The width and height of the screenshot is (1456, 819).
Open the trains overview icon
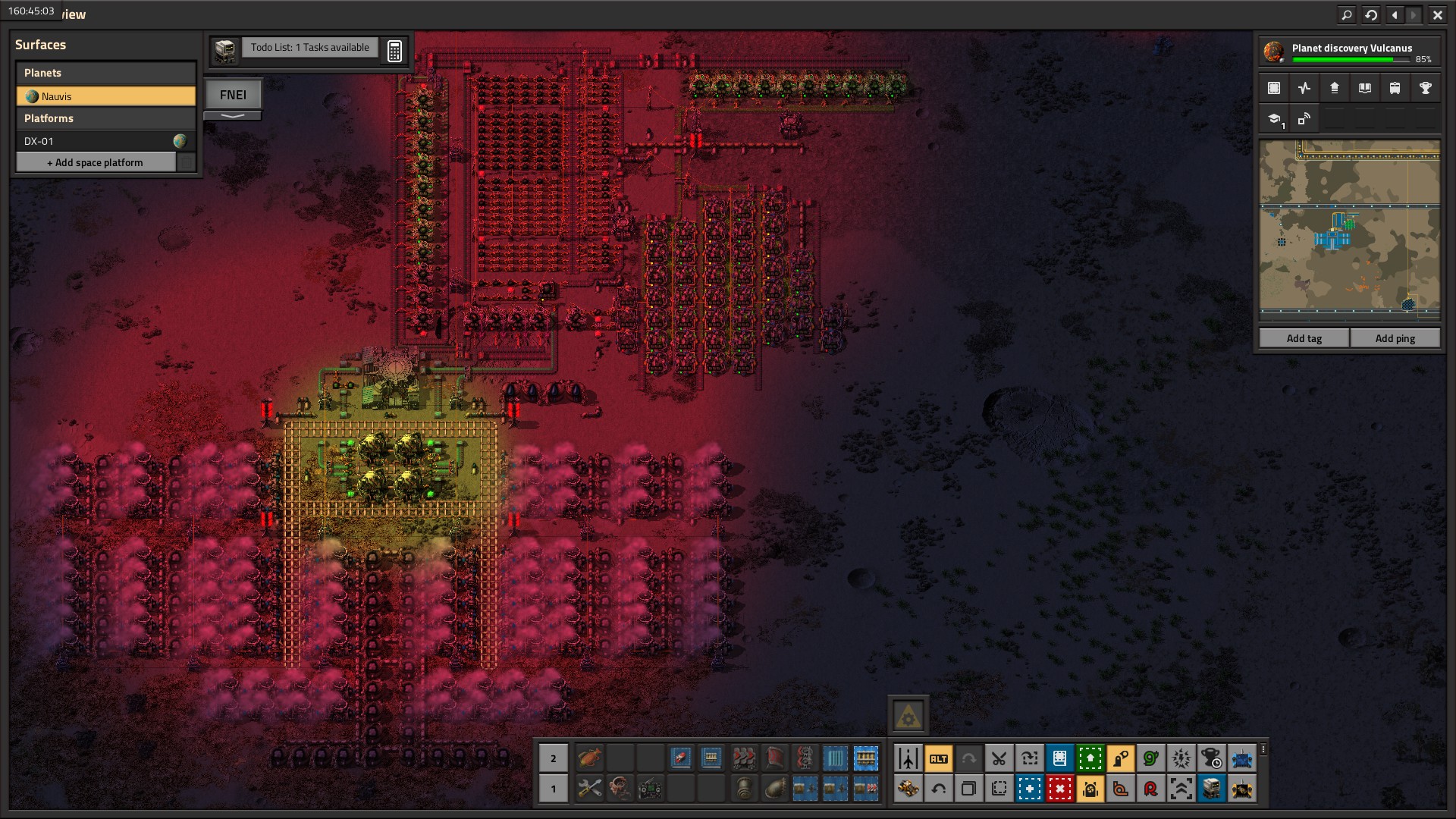pos(1395,88)
